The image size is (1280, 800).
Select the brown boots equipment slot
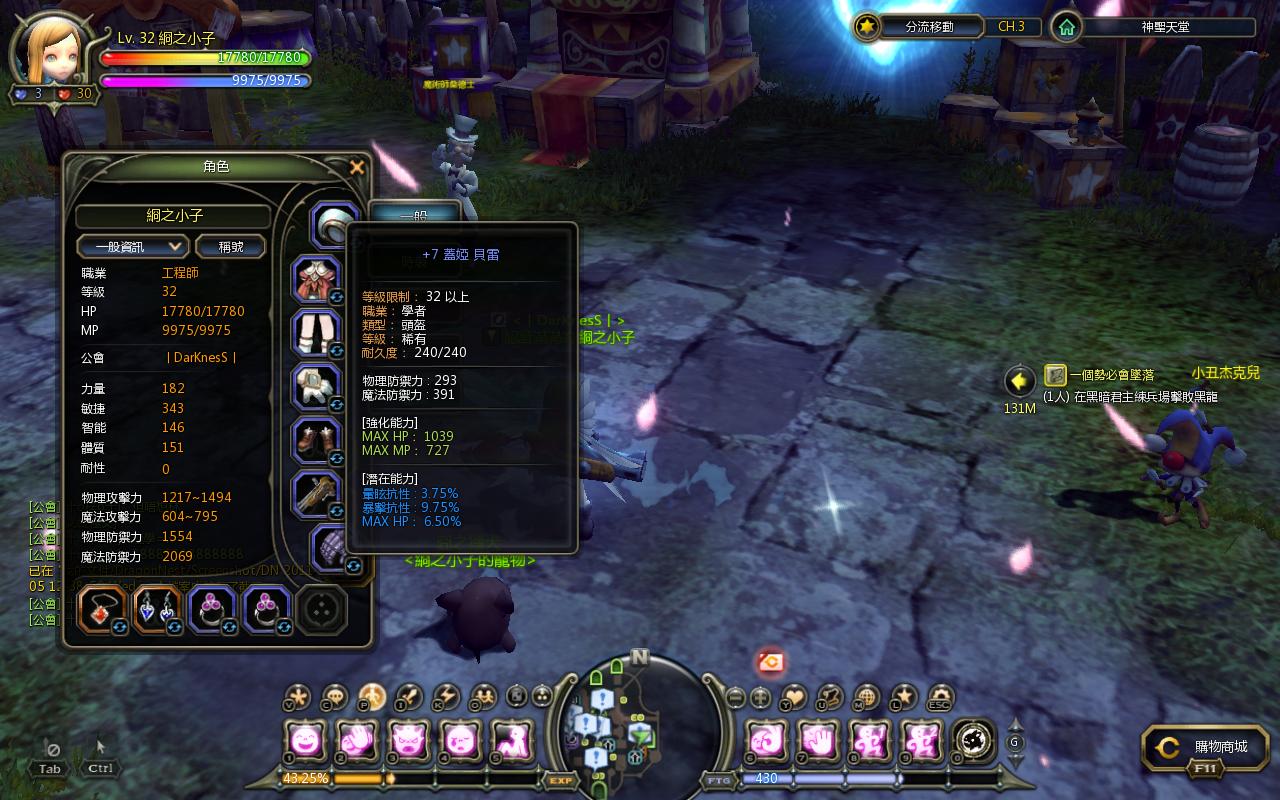tap(317, 440)
